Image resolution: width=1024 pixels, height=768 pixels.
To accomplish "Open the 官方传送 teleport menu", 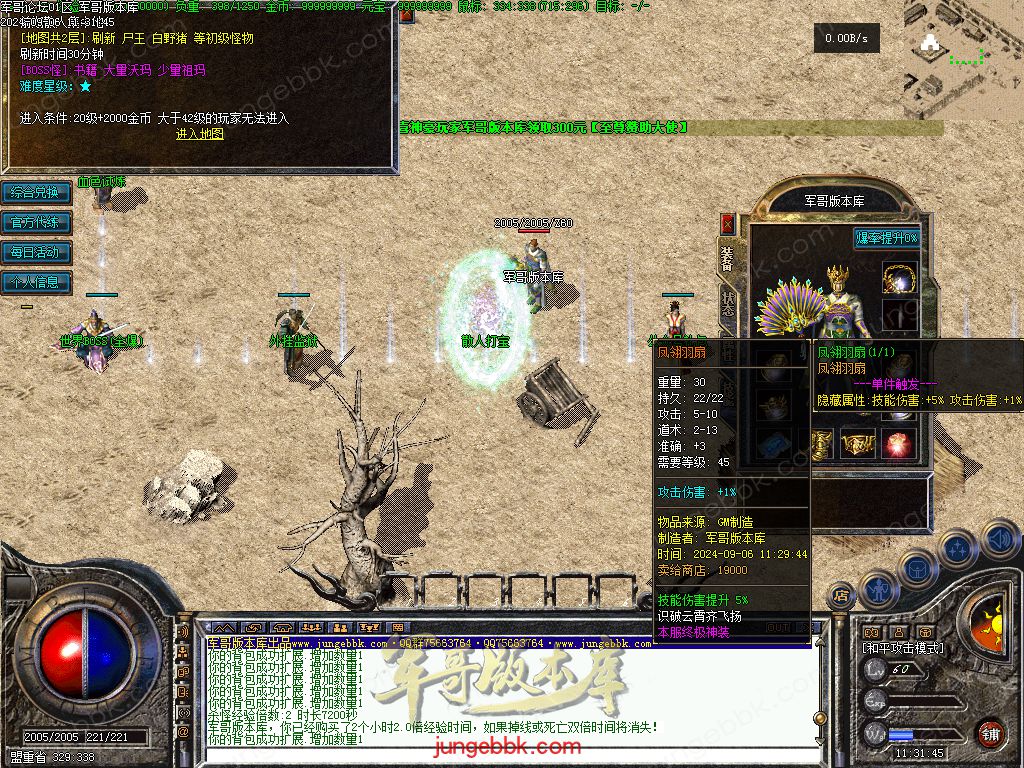I will pos(36,222).
